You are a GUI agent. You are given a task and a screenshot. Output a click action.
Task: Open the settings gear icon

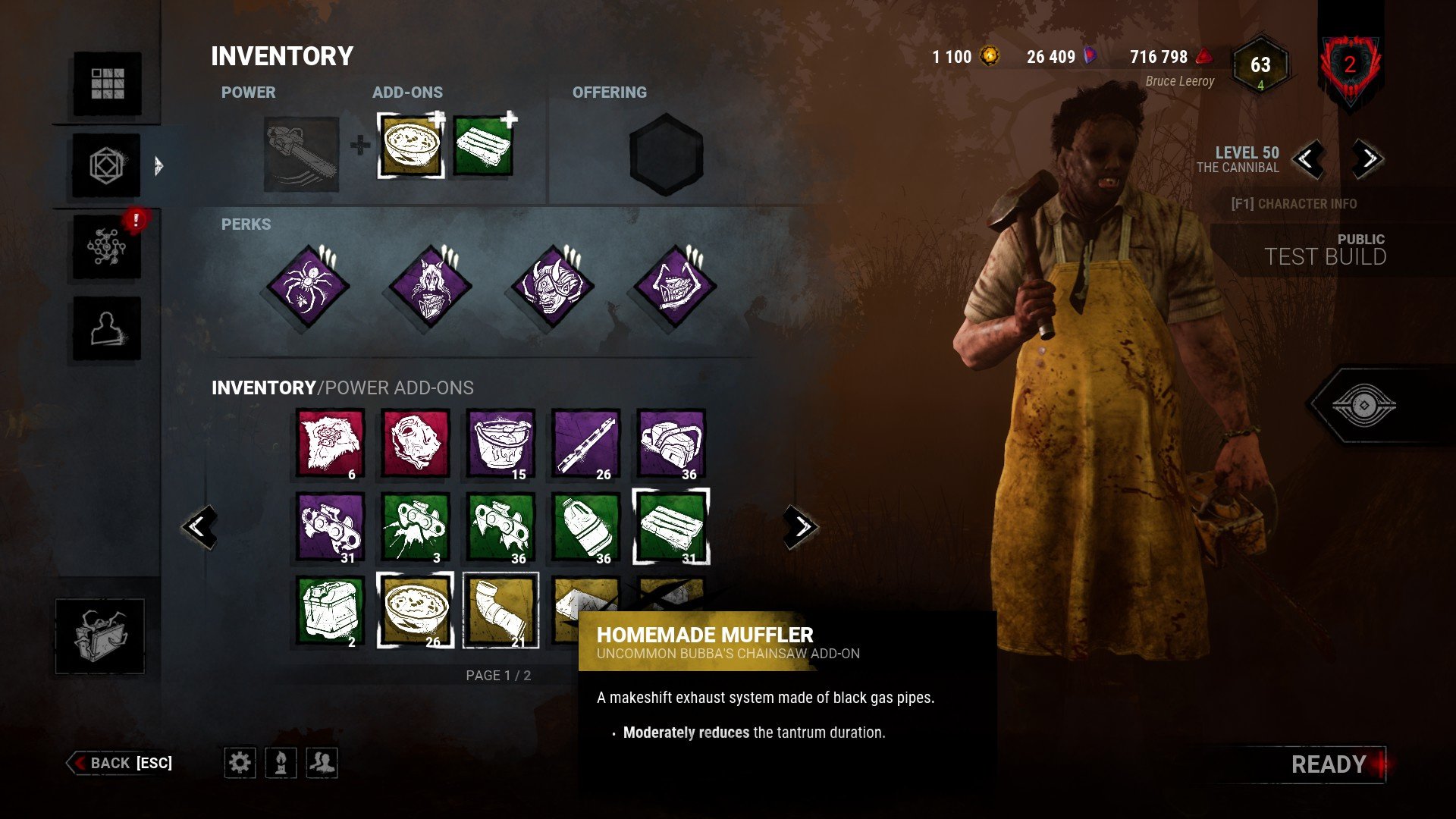pyautogui.click(x=240, y=762)
